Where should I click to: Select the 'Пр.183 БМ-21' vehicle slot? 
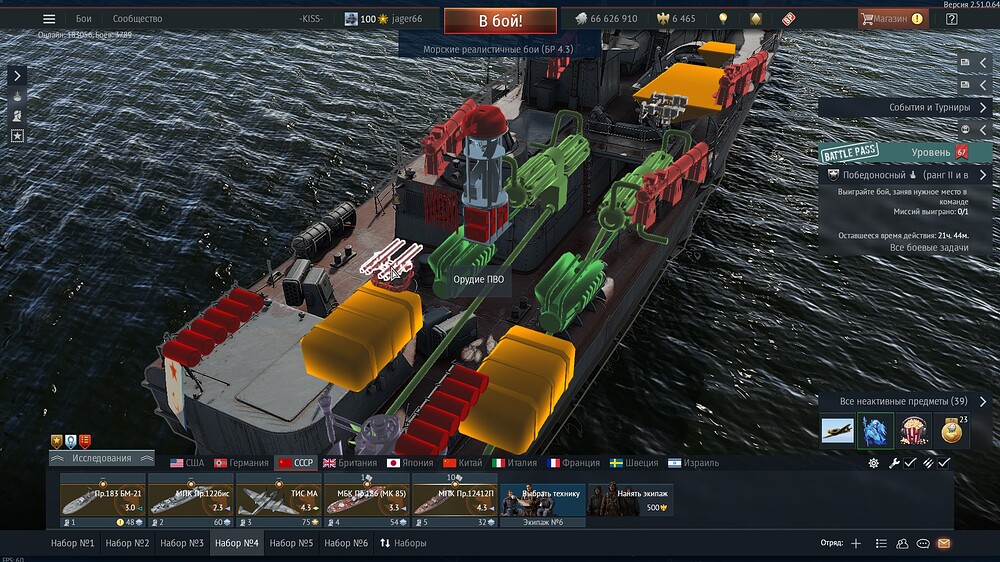point(103,499)
